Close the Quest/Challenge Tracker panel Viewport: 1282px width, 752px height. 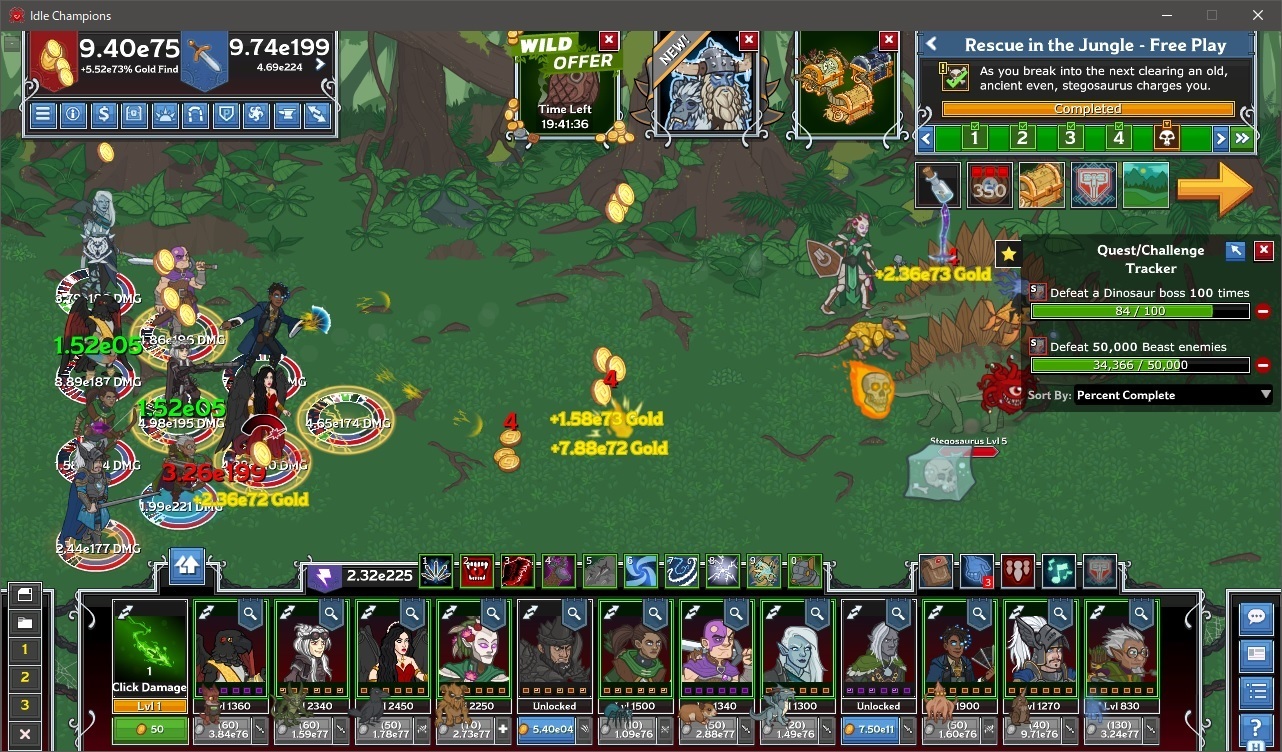click(x=1264, y=251)
